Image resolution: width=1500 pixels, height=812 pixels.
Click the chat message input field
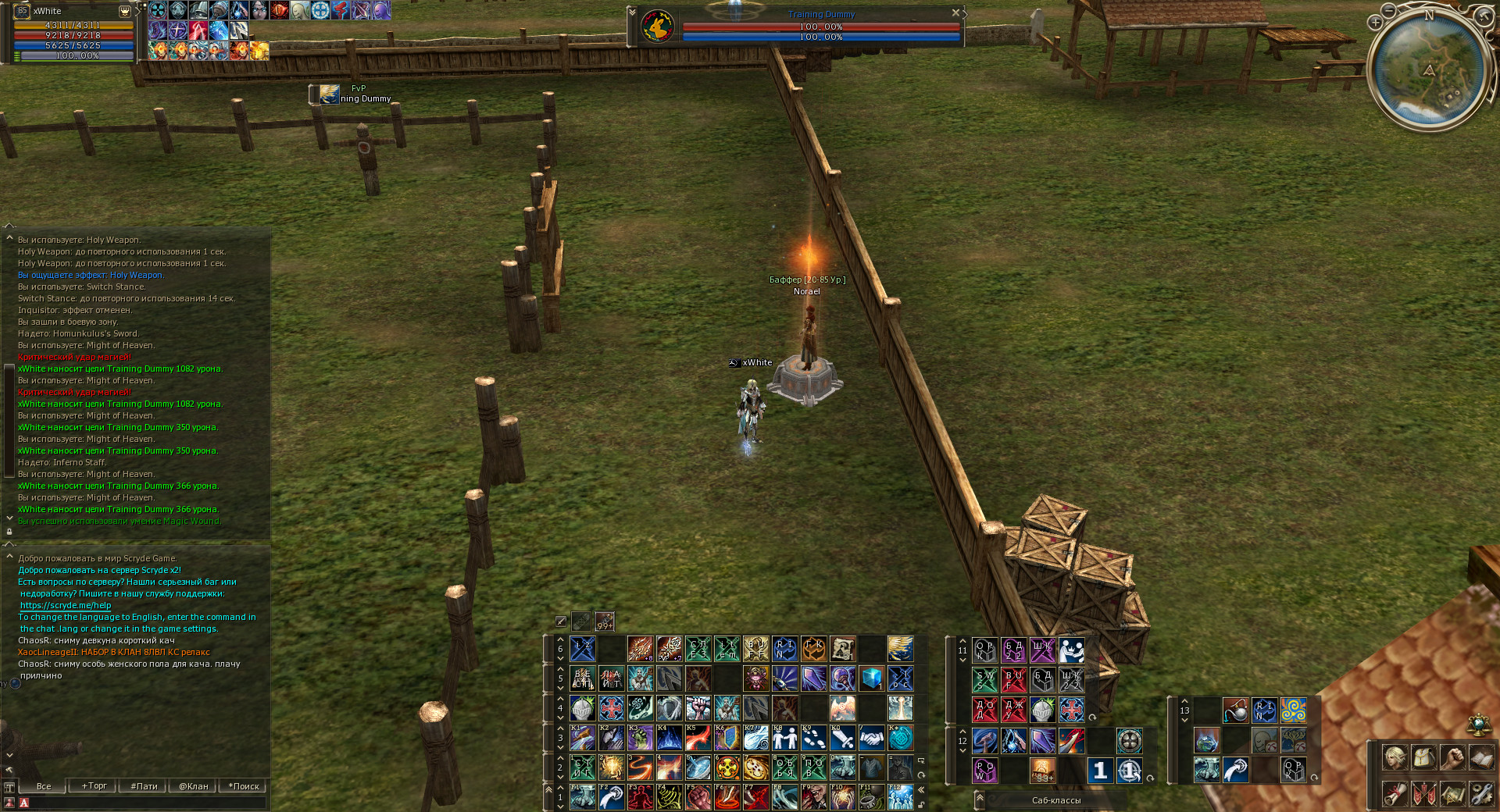pyautogui.click(x=148, y=802)
